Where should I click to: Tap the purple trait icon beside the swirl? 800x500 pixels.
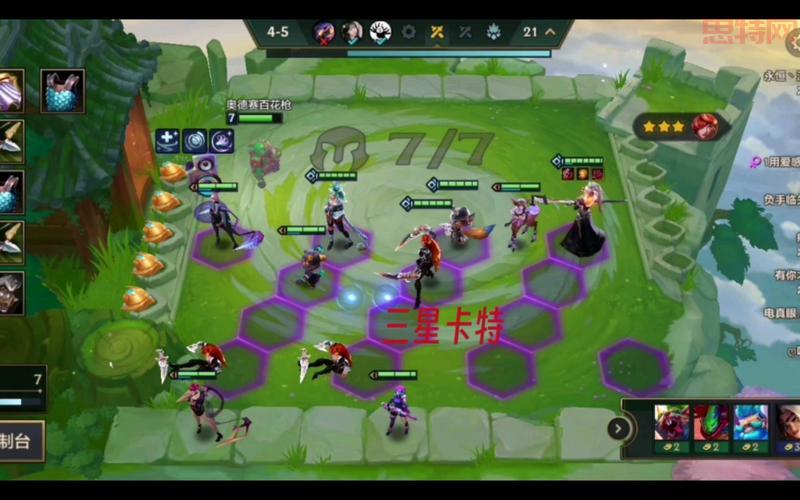click(x=221, y=141)
